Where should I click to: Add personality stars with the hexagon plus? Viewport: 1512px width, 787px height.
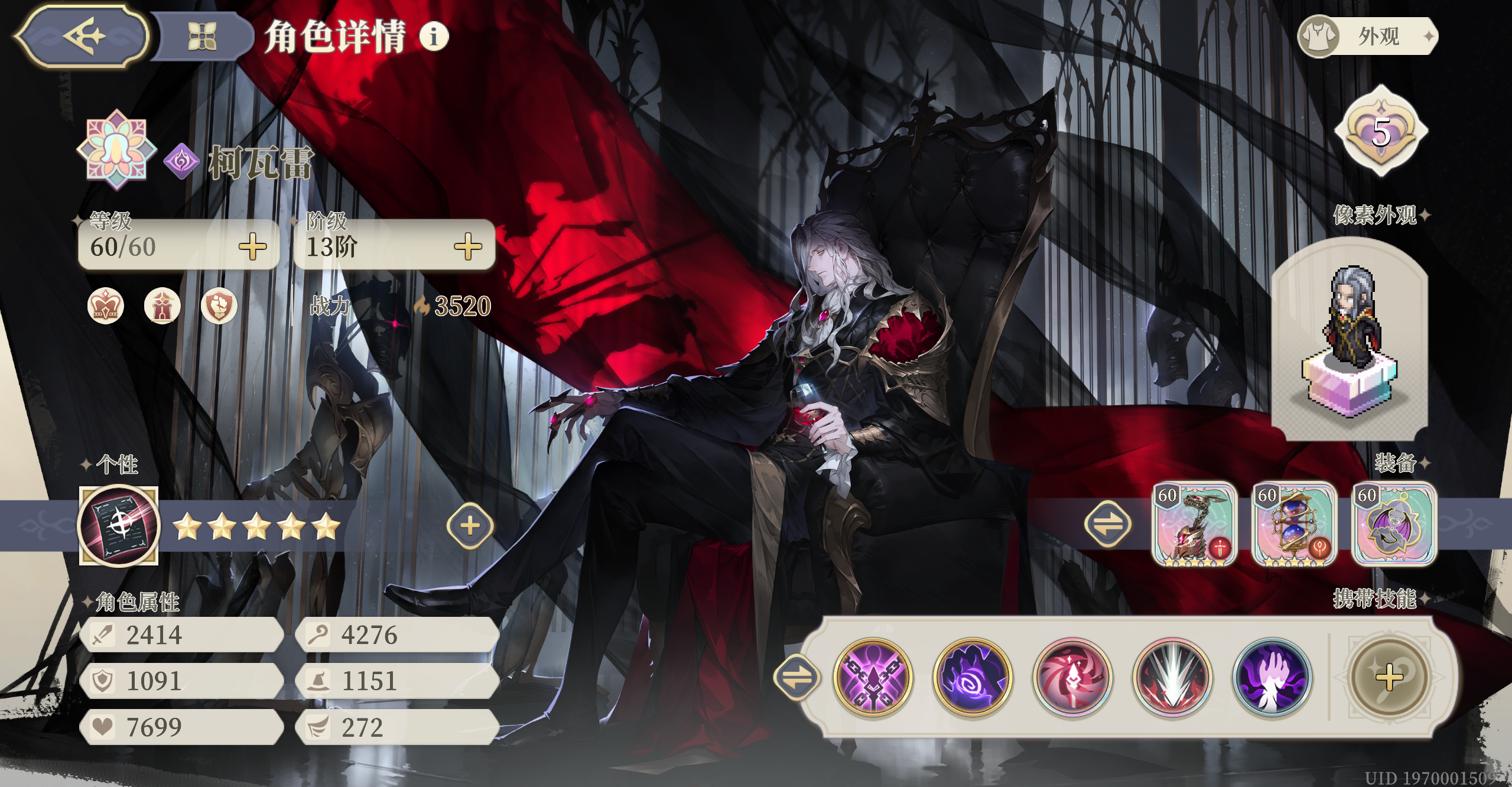470,525
